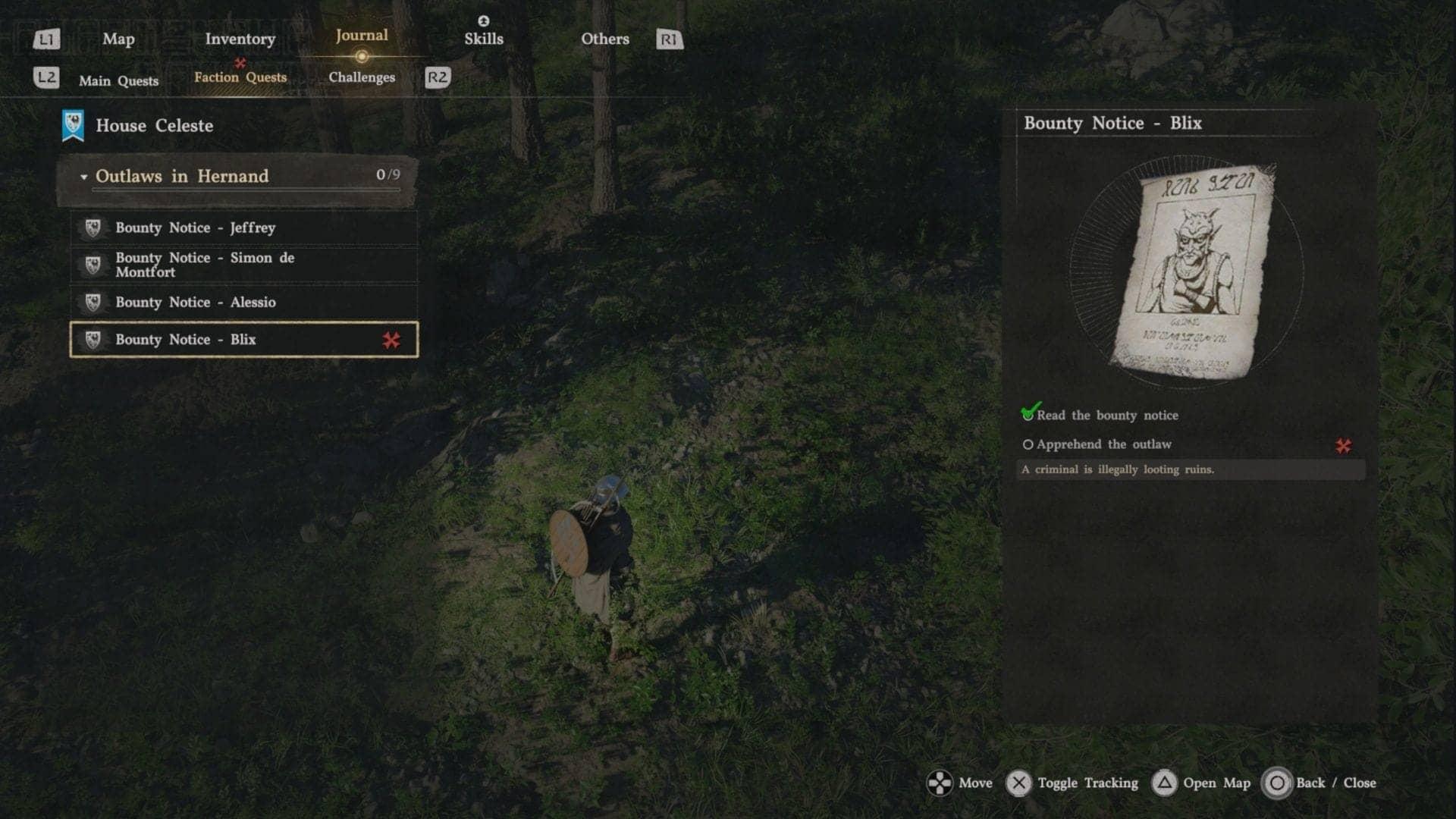This screenshot has height=819, width=1456.
Task: Collapse the Outlaws in Hernand quest group
Action: pos(83,177)
